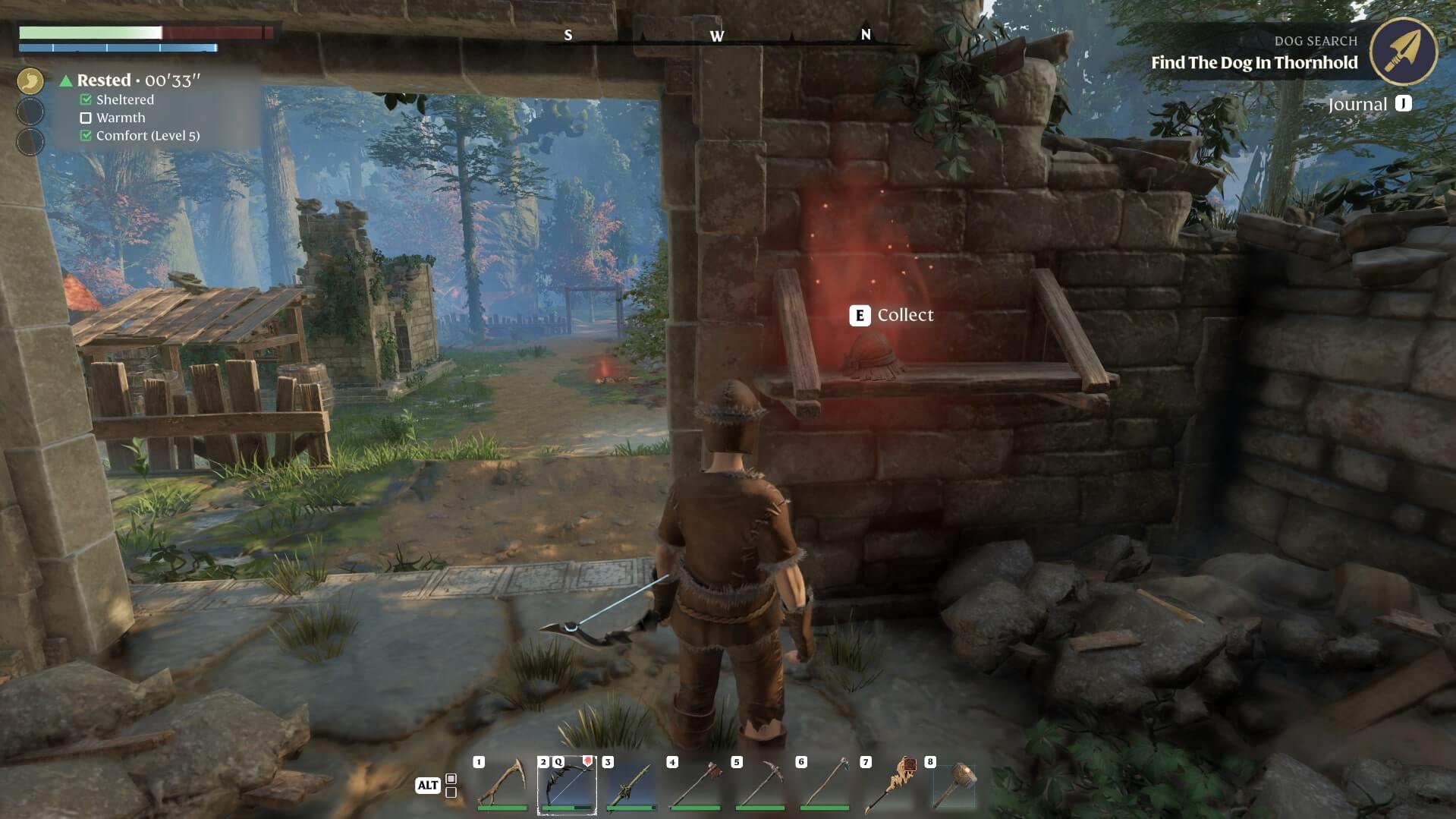Image resolution: width=1456 pixels, height=819 pixels.
Task: Click the hunger stomach status icon
Action: 30,80
